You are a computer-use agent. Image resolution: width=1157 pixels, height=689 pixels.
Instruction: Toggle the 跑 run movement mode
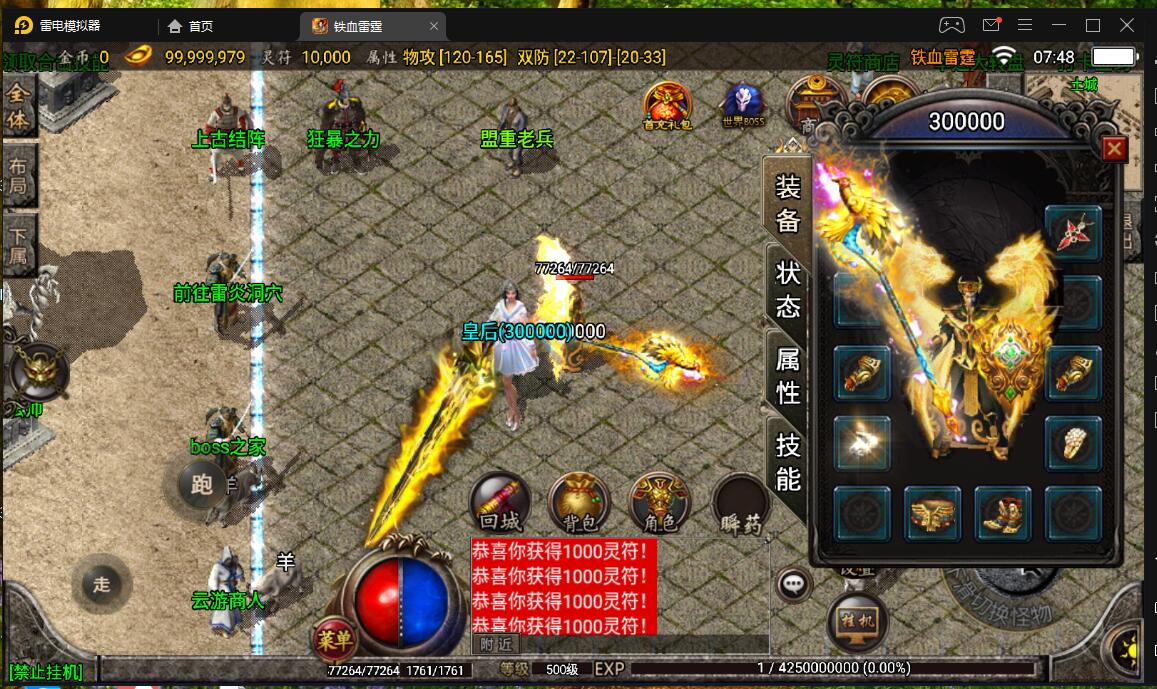point(201,485)
